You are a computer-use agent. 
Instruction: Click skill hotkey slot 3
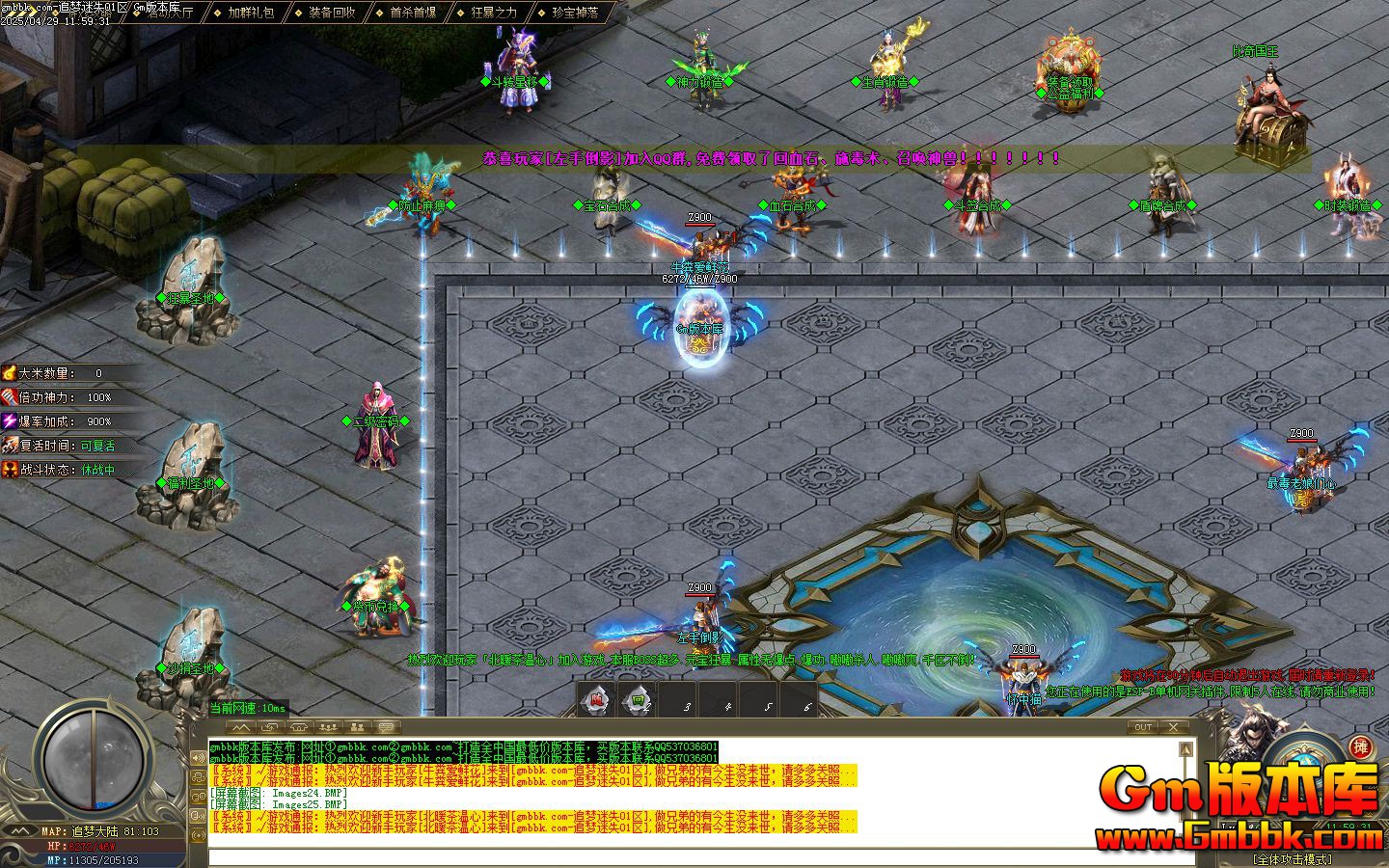pyautogui.click(x=677, y=702)
